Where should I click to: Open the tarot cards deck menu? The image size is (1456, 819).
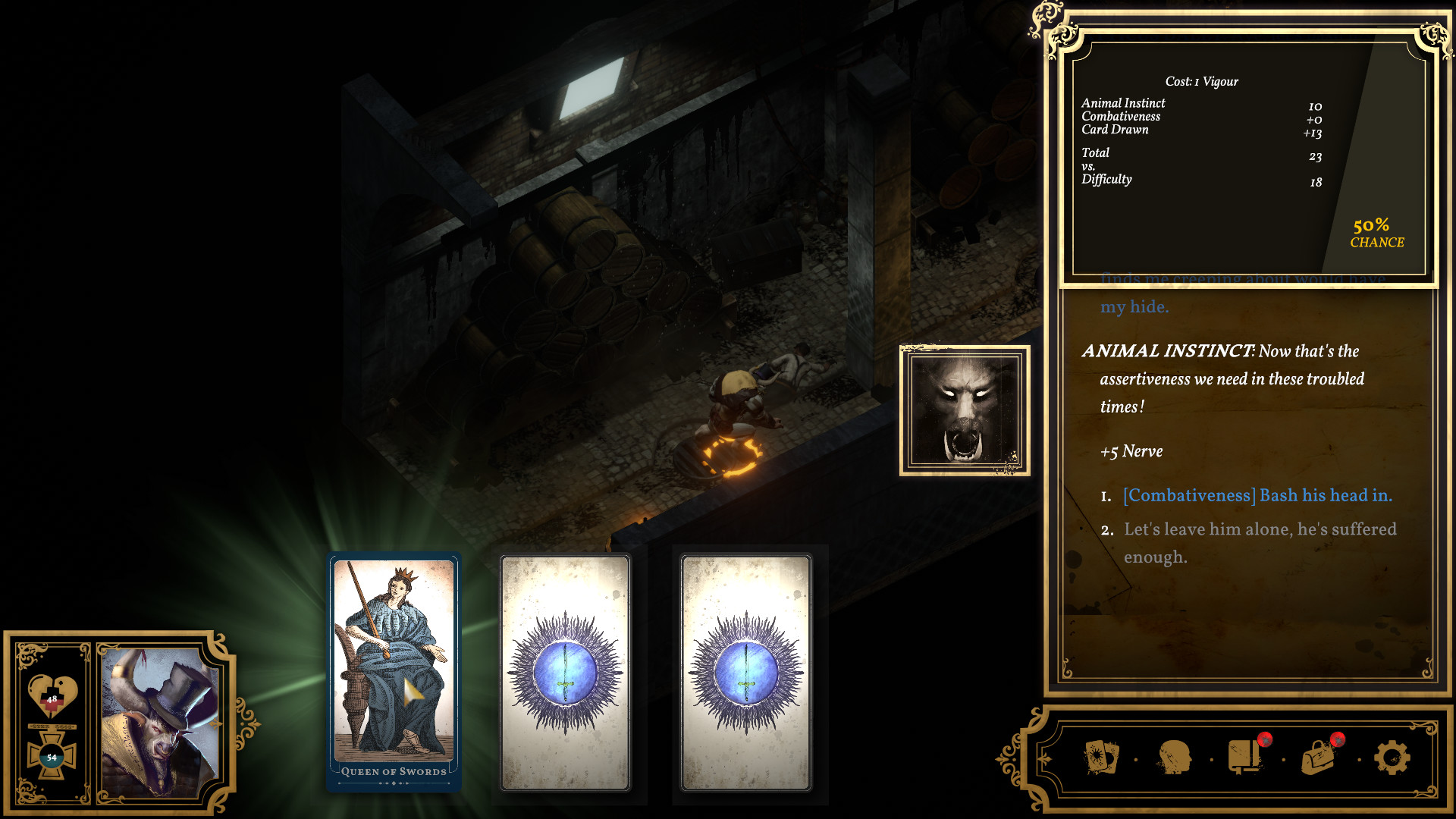pyautogui.click(x=1101, y=758)
